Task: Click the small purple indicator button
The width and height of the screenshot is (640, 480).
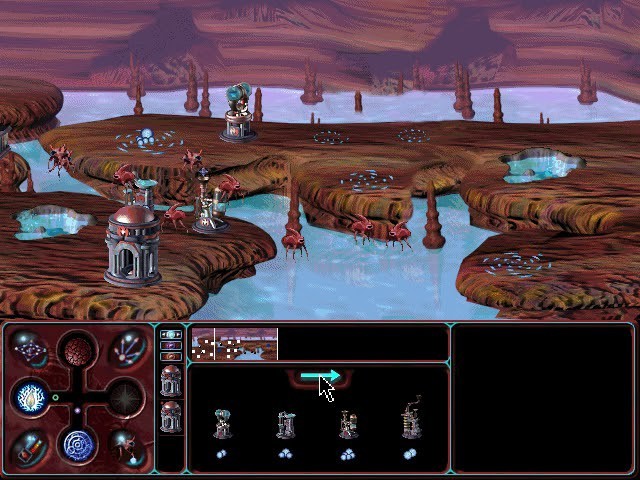Action: pos(171,345)
